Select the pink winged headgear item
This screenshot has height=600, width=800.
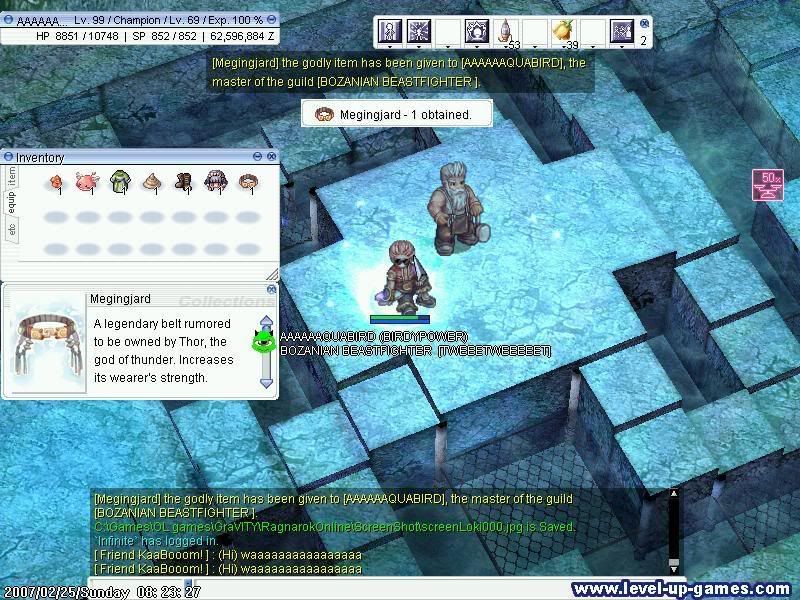point(88,181)
